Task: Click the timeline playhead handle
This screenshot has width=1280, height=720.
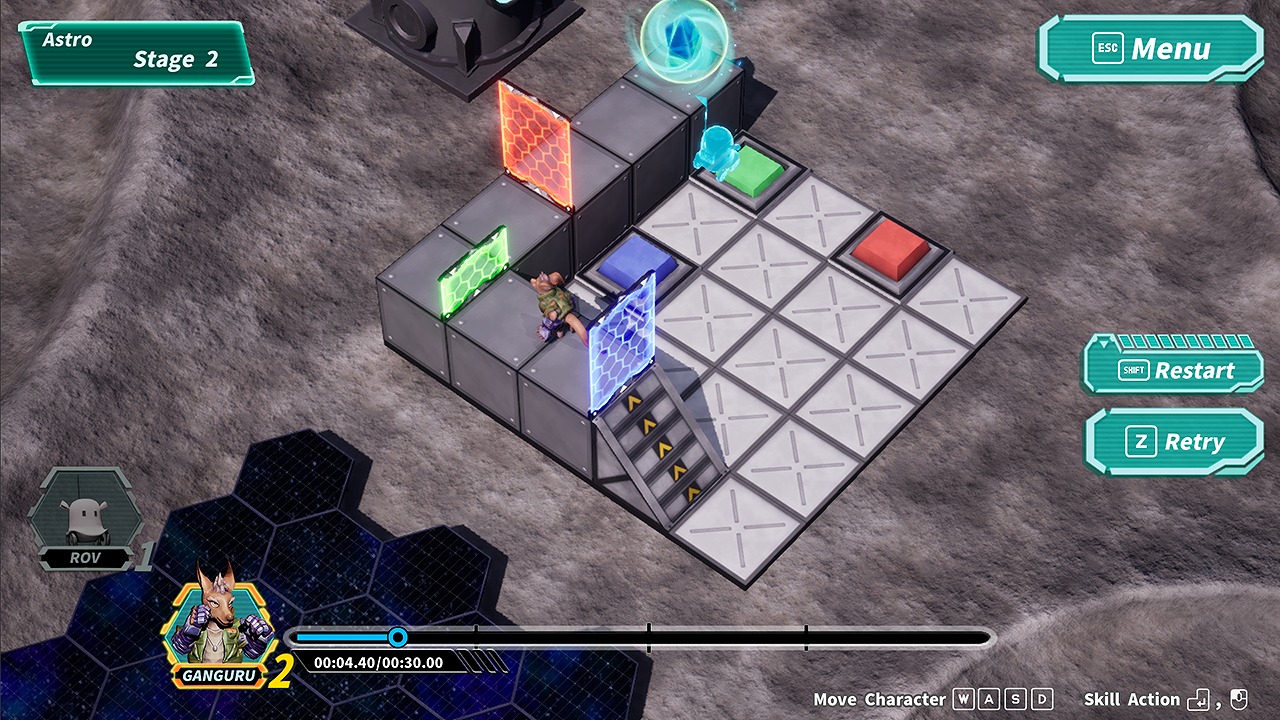Action: point(398,637)
